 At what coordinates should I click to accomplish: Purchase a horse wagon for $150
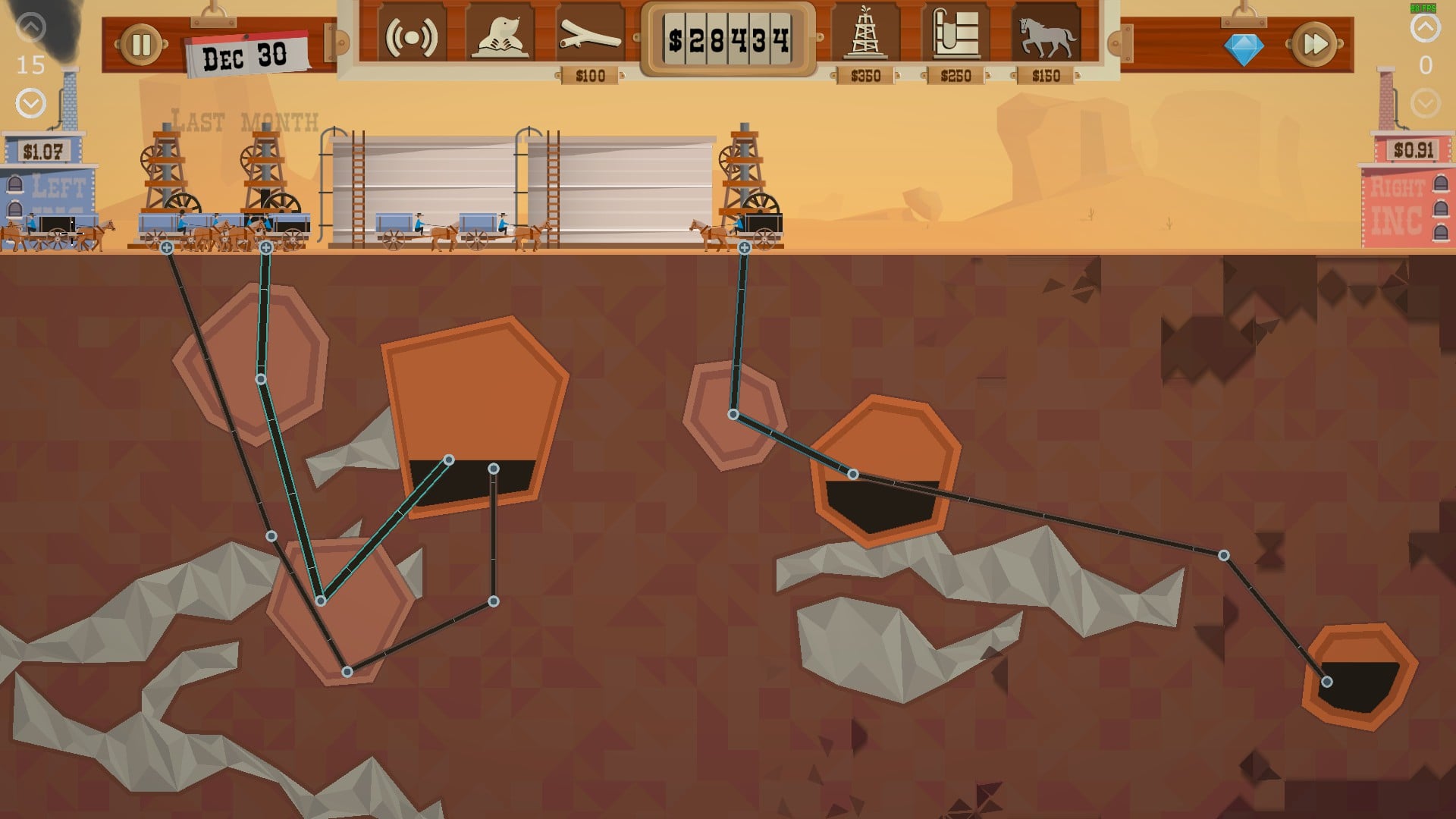(x=1046, y=35)
